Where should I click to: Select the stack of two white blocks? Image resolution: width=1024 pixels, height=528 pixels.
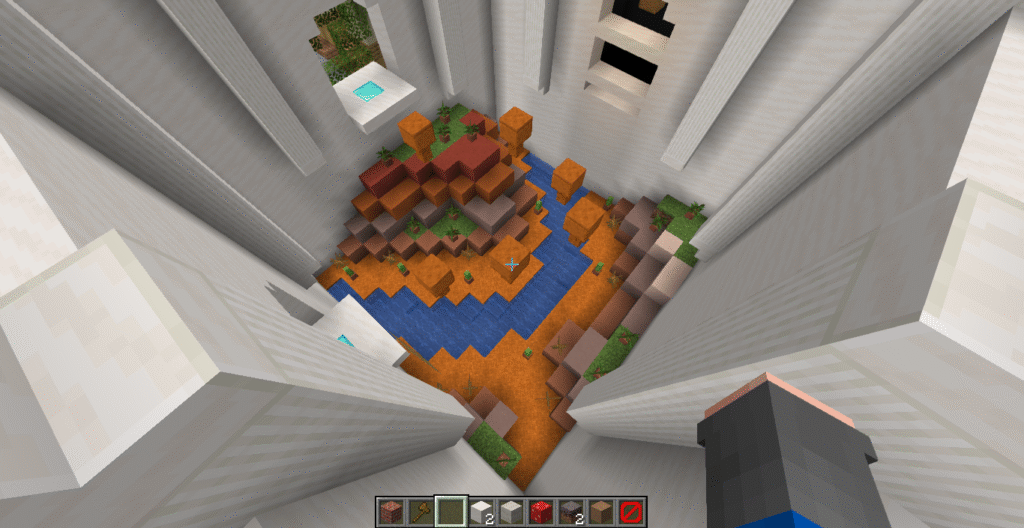point(481,511)
